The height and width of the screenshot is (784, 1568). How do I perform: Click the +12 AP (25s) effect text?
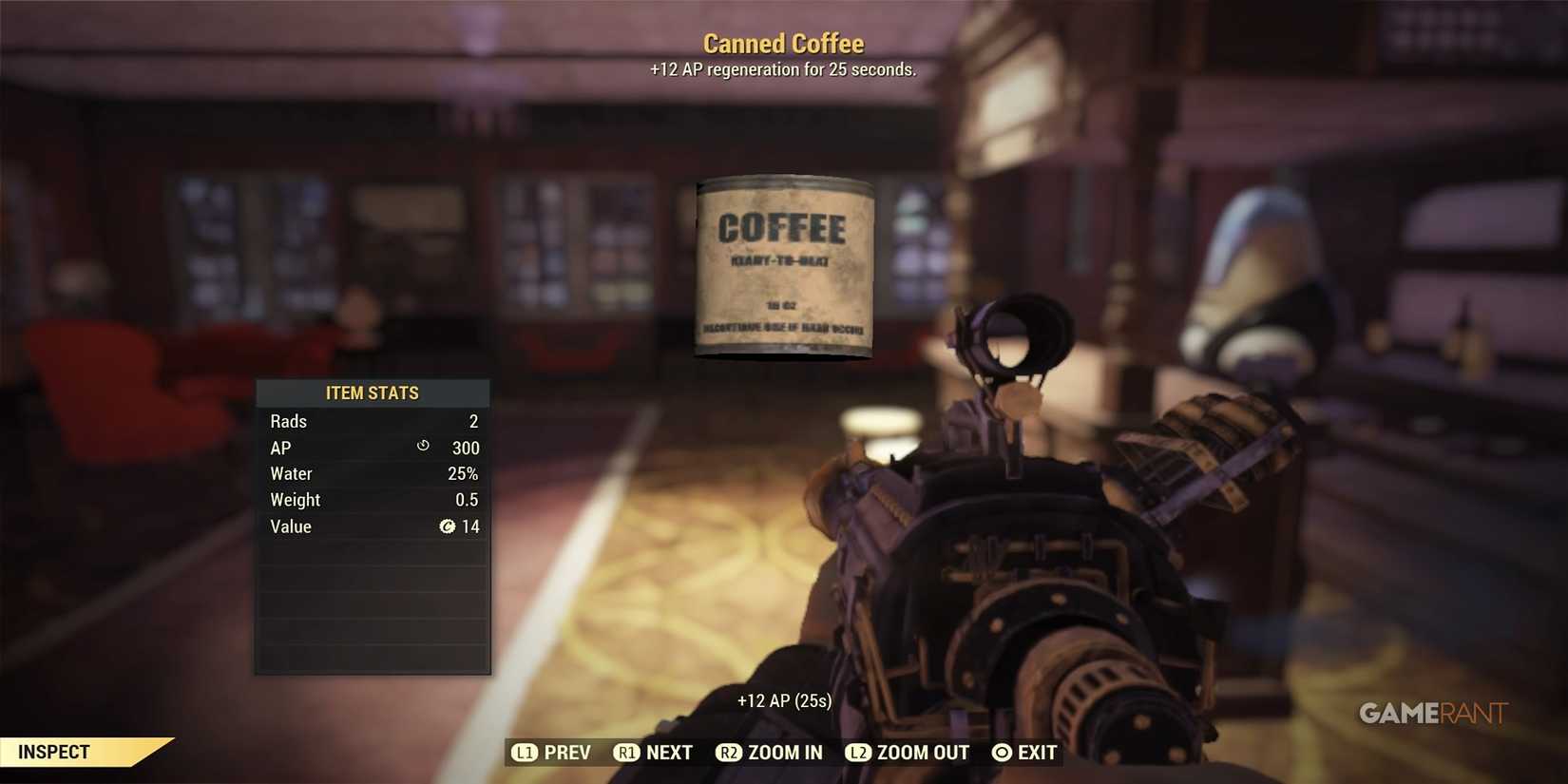coord(784,700)
